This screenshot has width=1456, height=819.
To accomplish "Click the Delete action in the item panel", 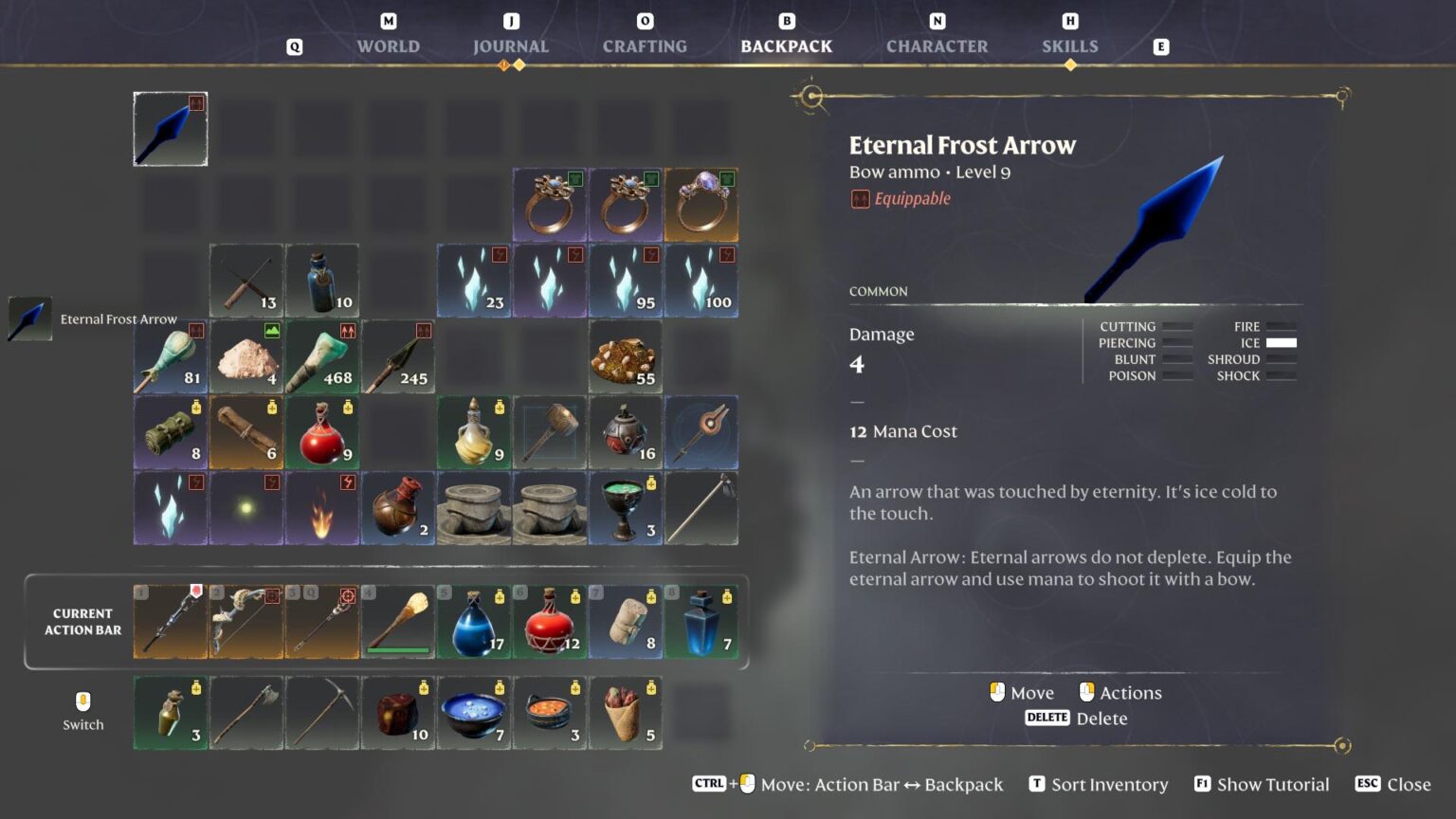I will tap(1103, 718).
